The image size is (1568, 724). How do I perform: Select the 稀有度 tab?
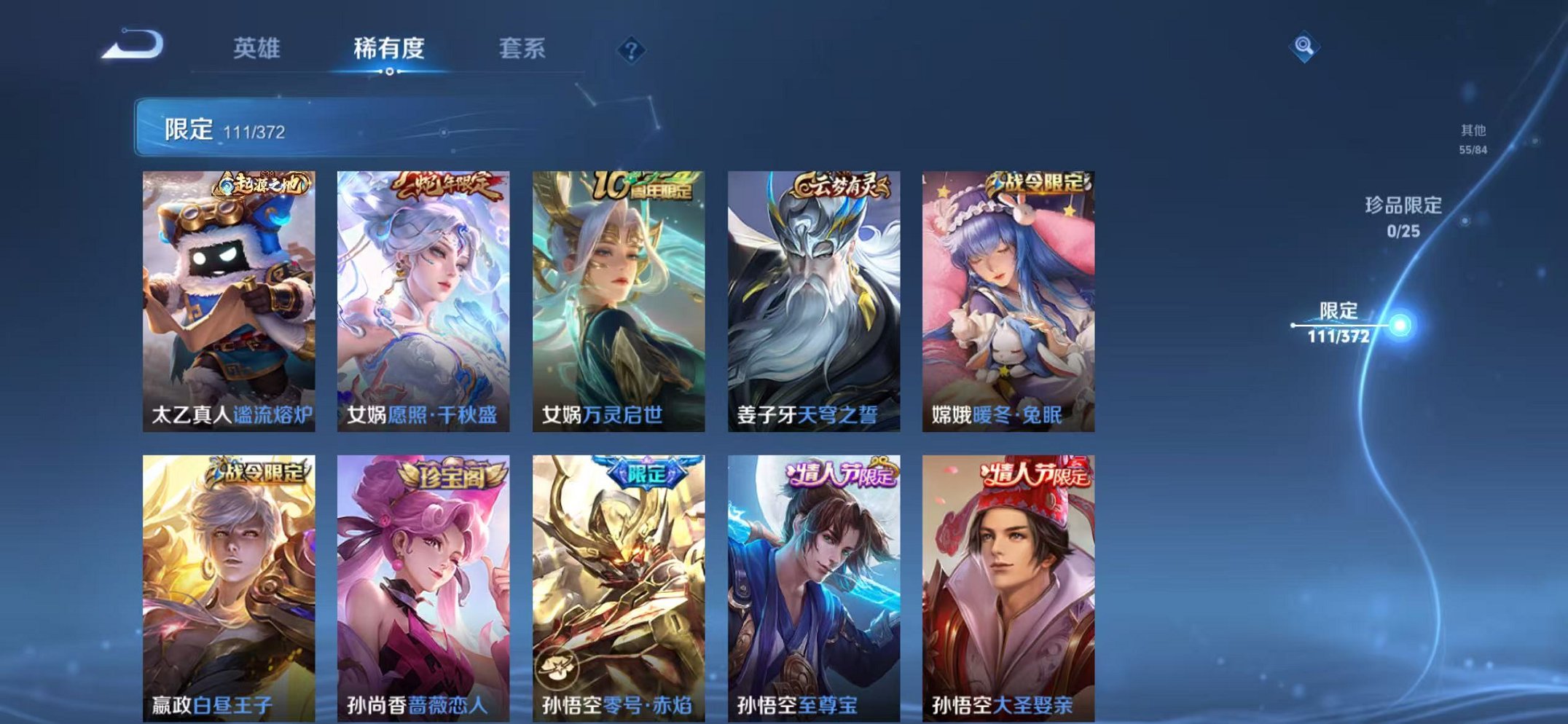tap(389, 48)
